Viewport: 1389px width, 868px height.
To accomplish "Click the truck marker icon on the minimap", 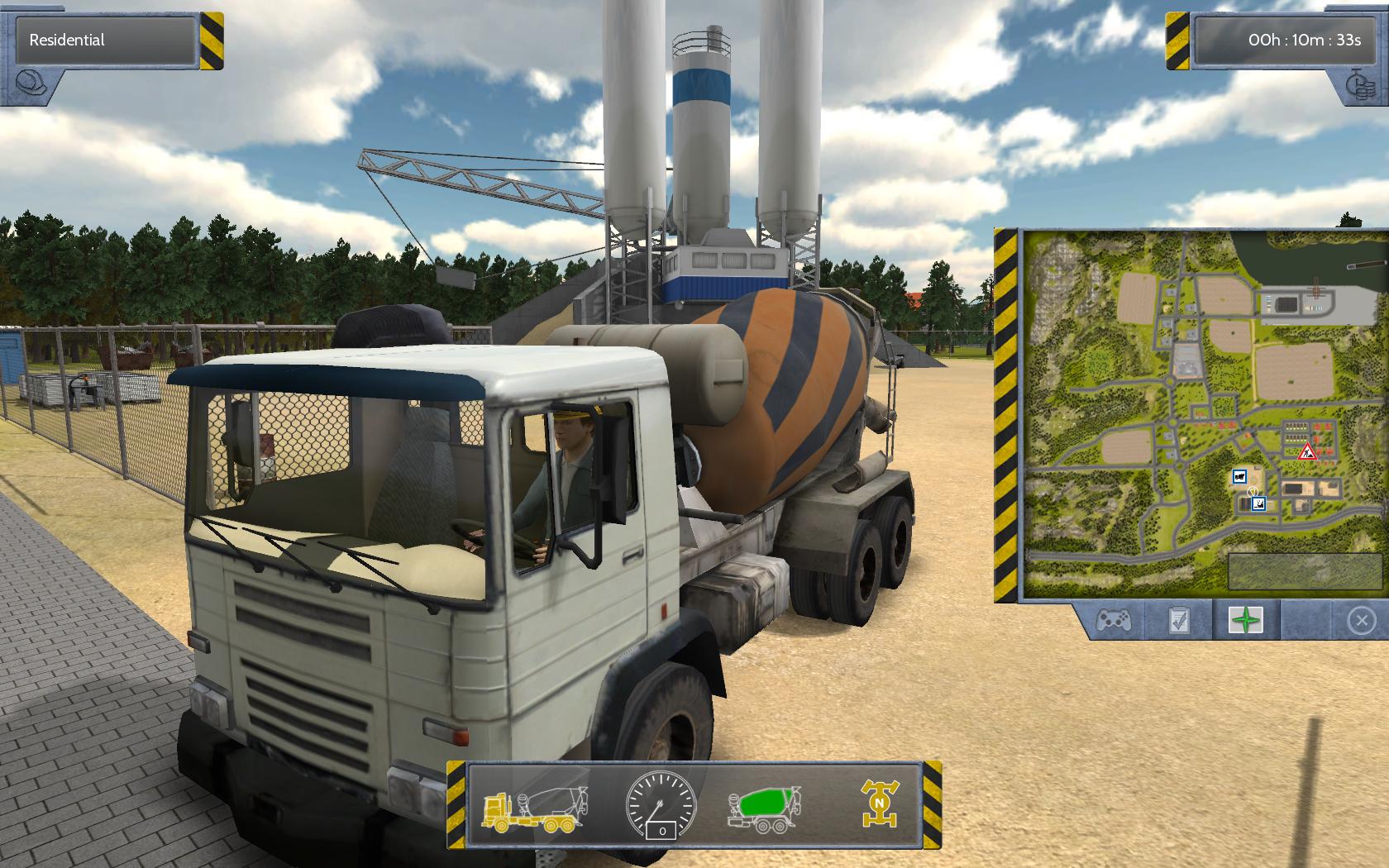I will (x=1239, y=476).
